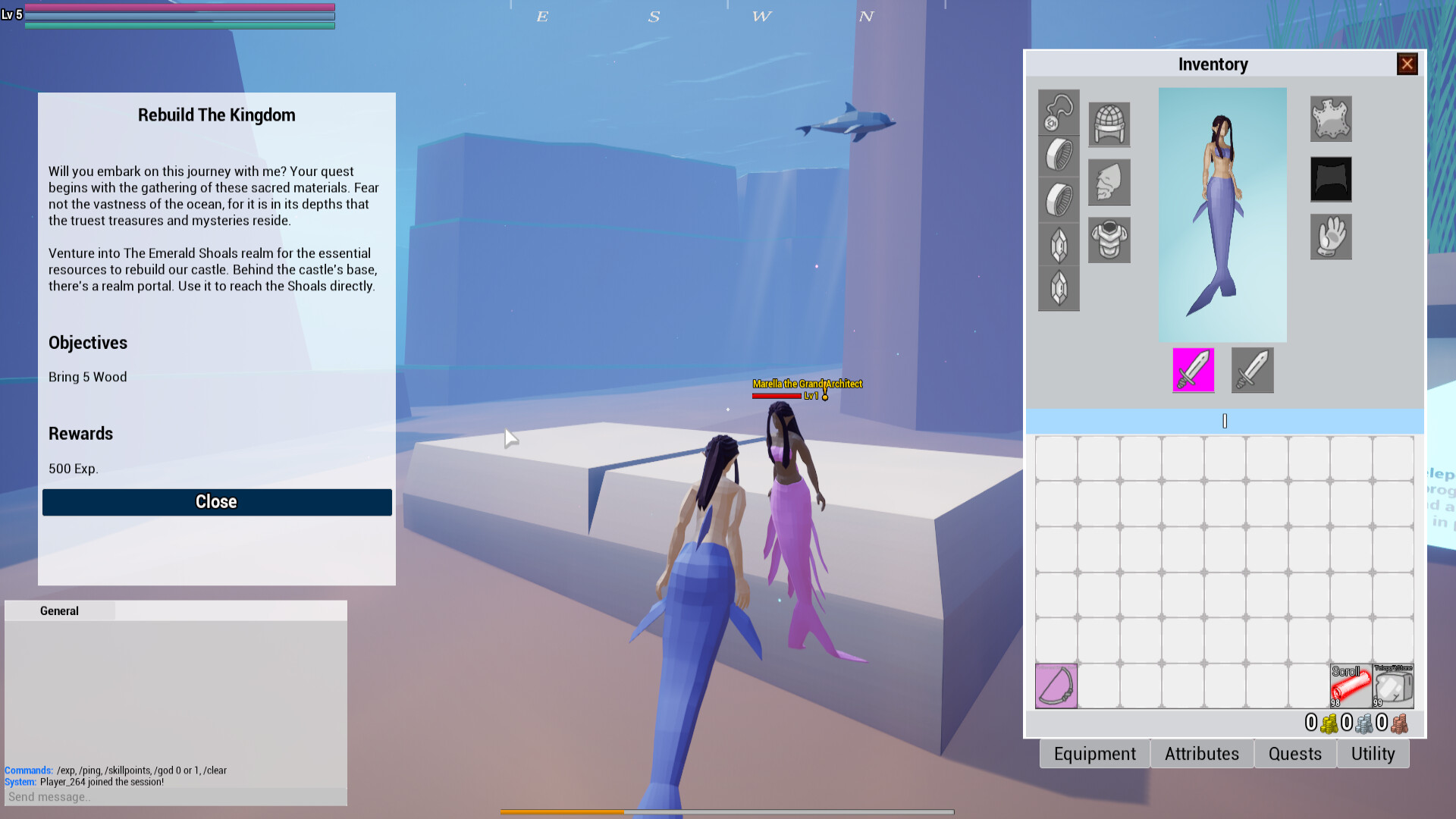Open the helmet equipment slot
The width and height of the screenshot is (1456, 819).
(x=1109, y=125)
